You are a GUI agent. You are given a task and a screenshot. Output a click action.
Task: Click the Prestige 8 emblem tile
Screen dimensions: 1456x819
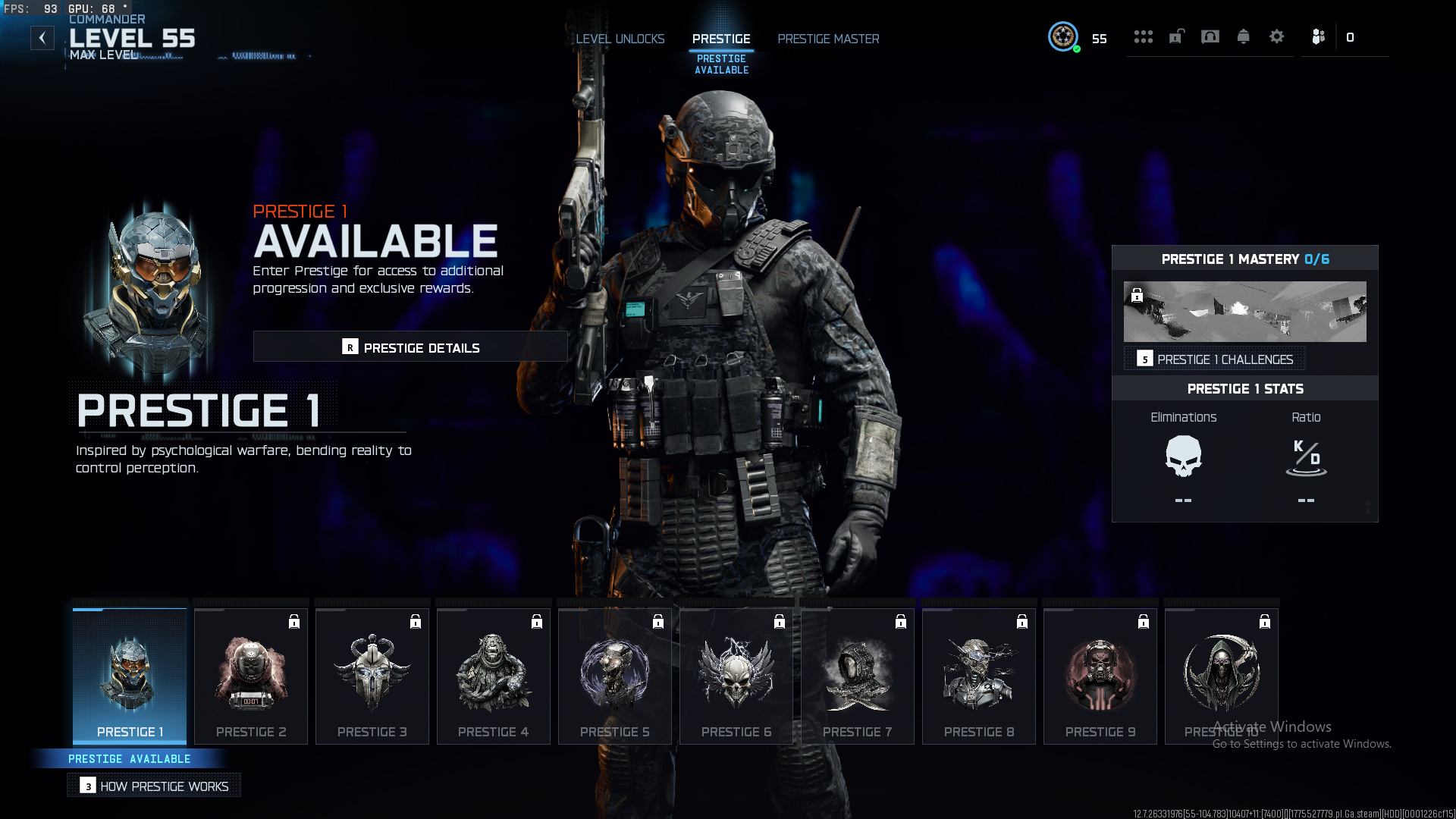(x=979, y=676)
